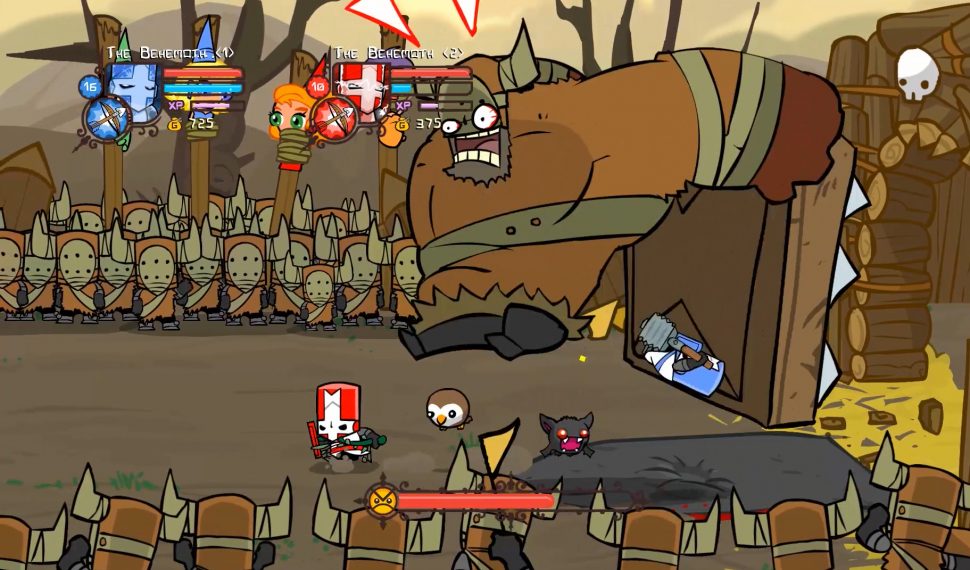Image resolution: width=970 pixels, height=570 pixels.
Task: Click the red level 10 badge
Action: tap(318, 87)
